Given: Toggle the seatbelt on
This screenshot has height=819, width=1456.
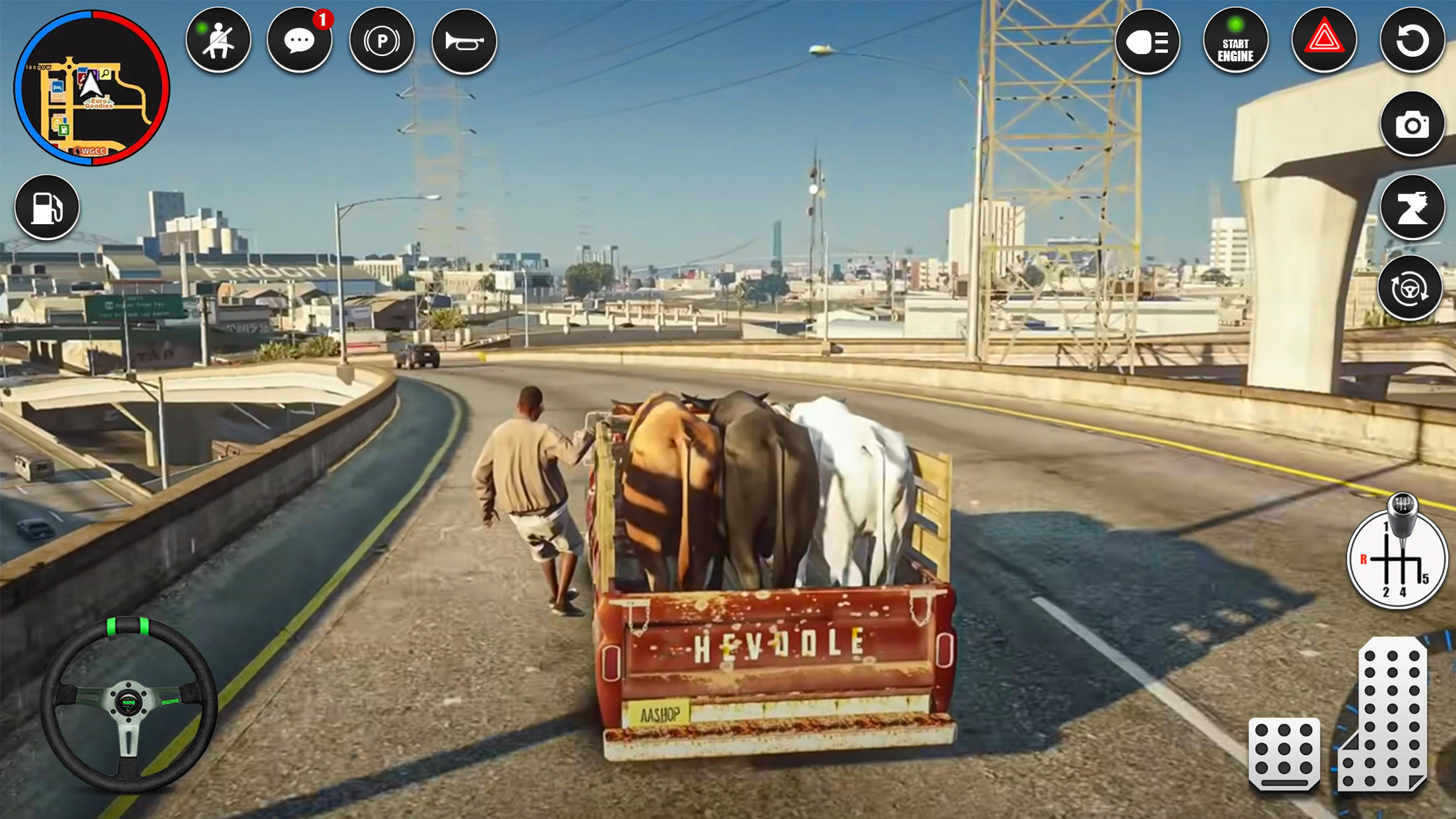Looking at the screenshot, I should (x=218, y=40).
